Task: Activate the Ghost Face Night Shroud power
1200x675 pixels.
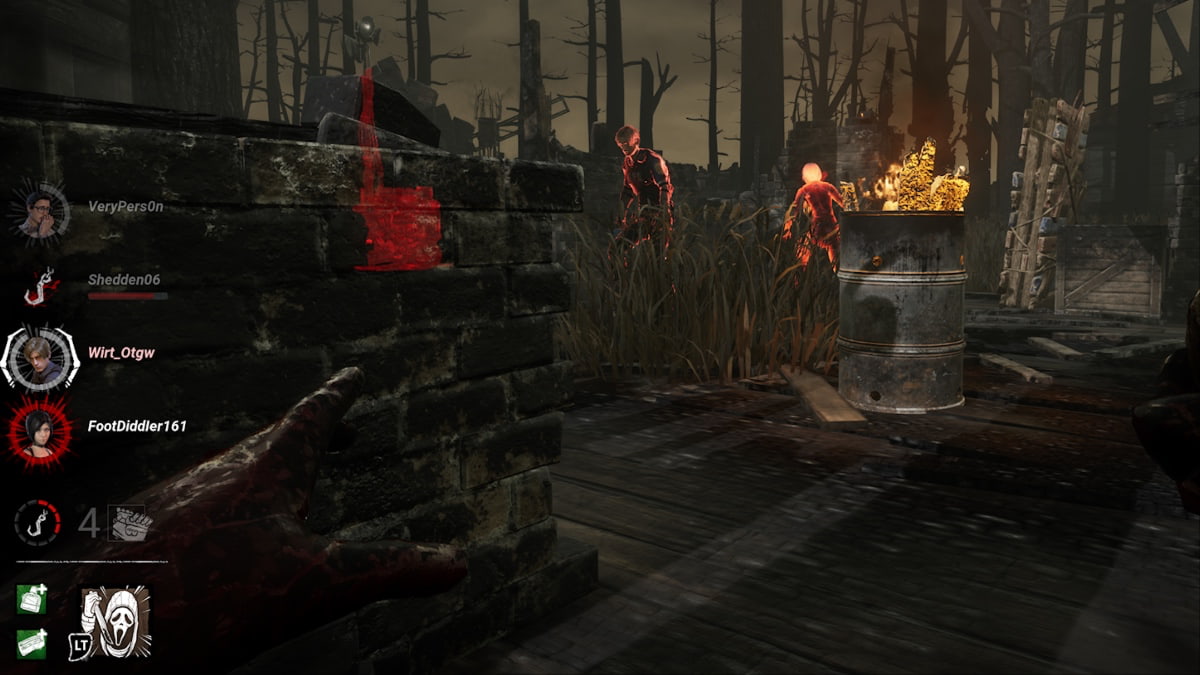Action: tap(116, 621)
